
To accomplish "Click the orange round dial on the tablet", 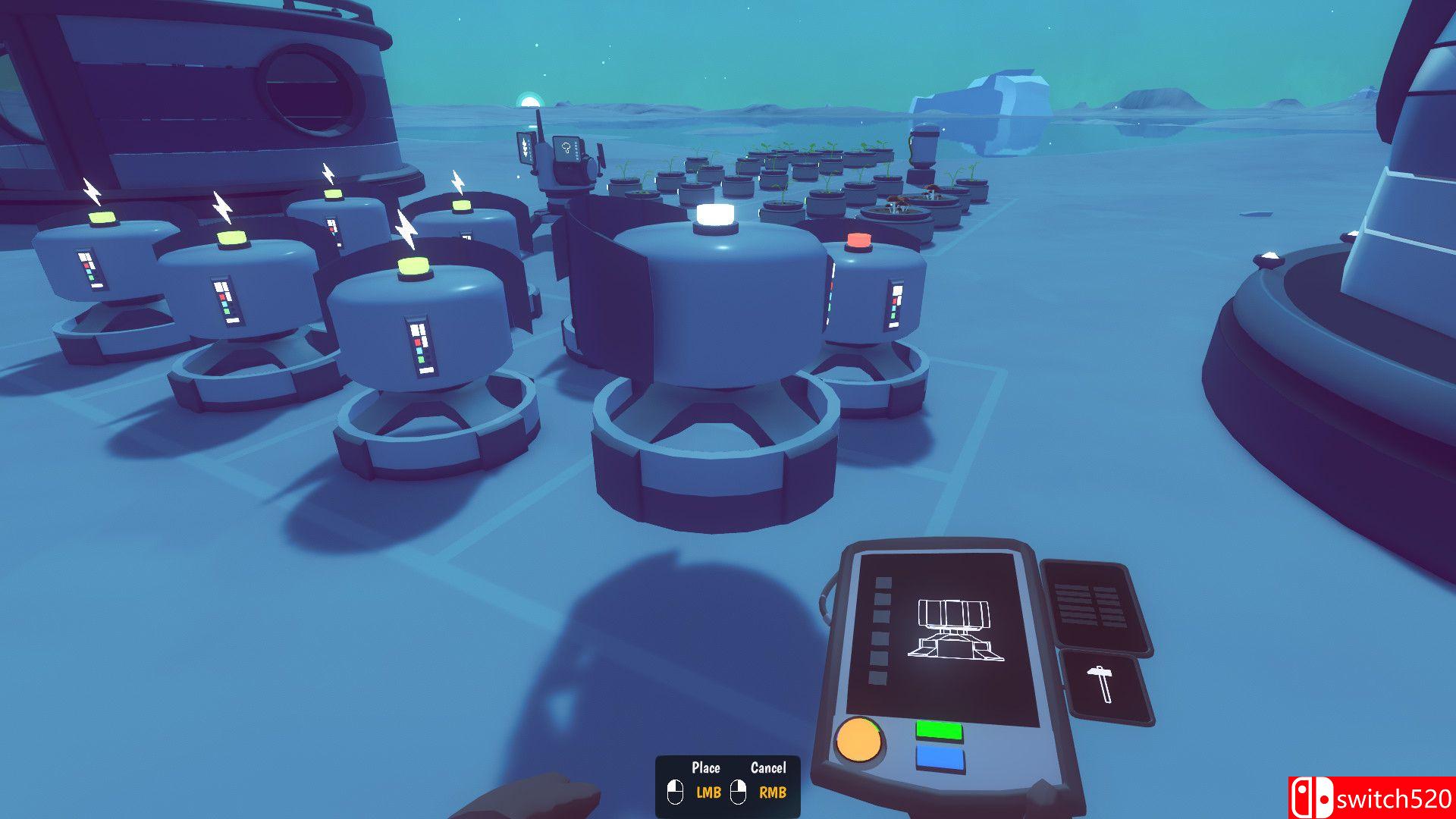I will click(861, 741).
